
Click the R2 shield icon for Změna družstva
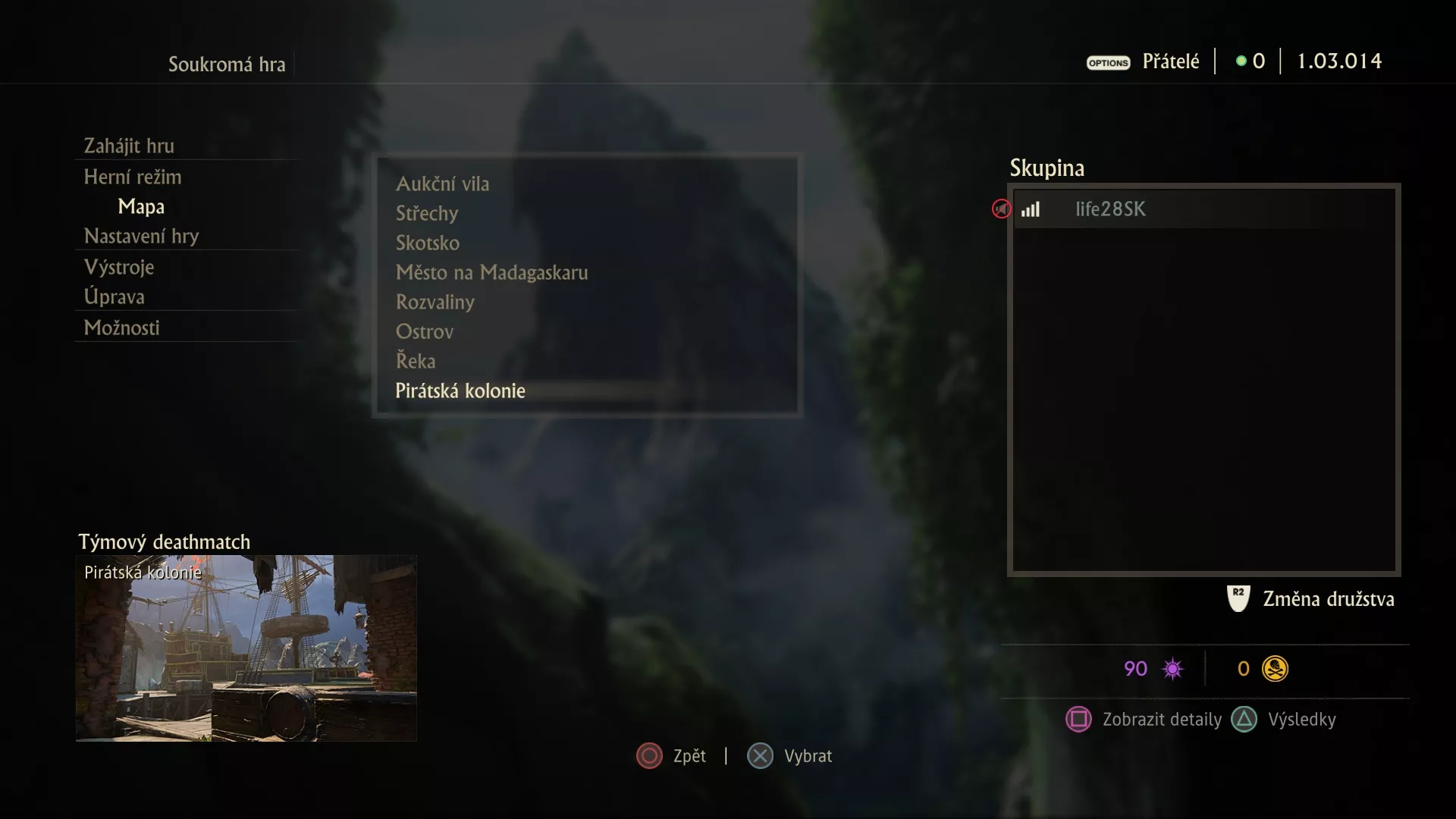tap(1237, 598)
